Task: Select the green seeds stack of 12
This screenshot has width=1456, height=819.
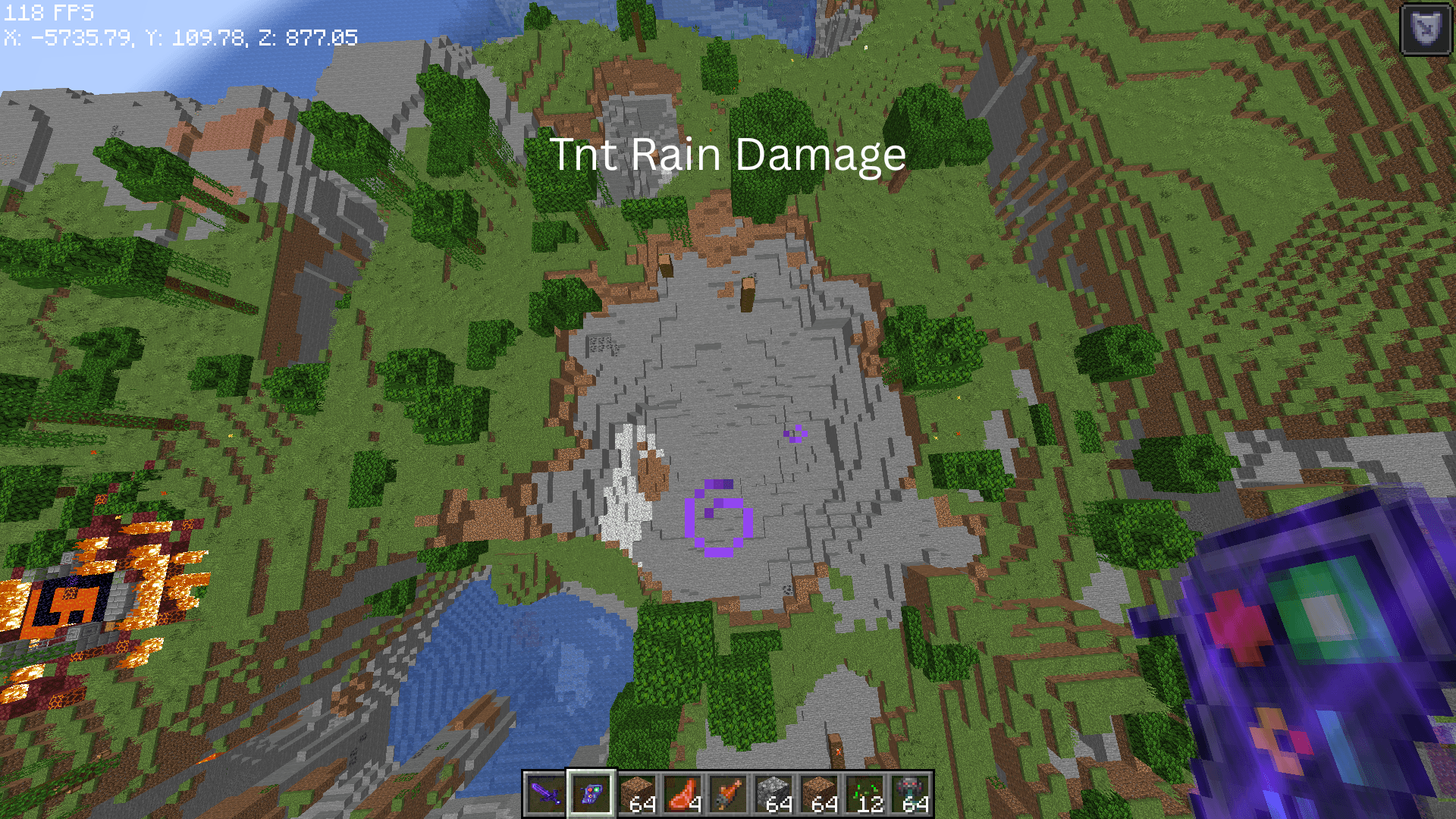Action: pos(865,794)
